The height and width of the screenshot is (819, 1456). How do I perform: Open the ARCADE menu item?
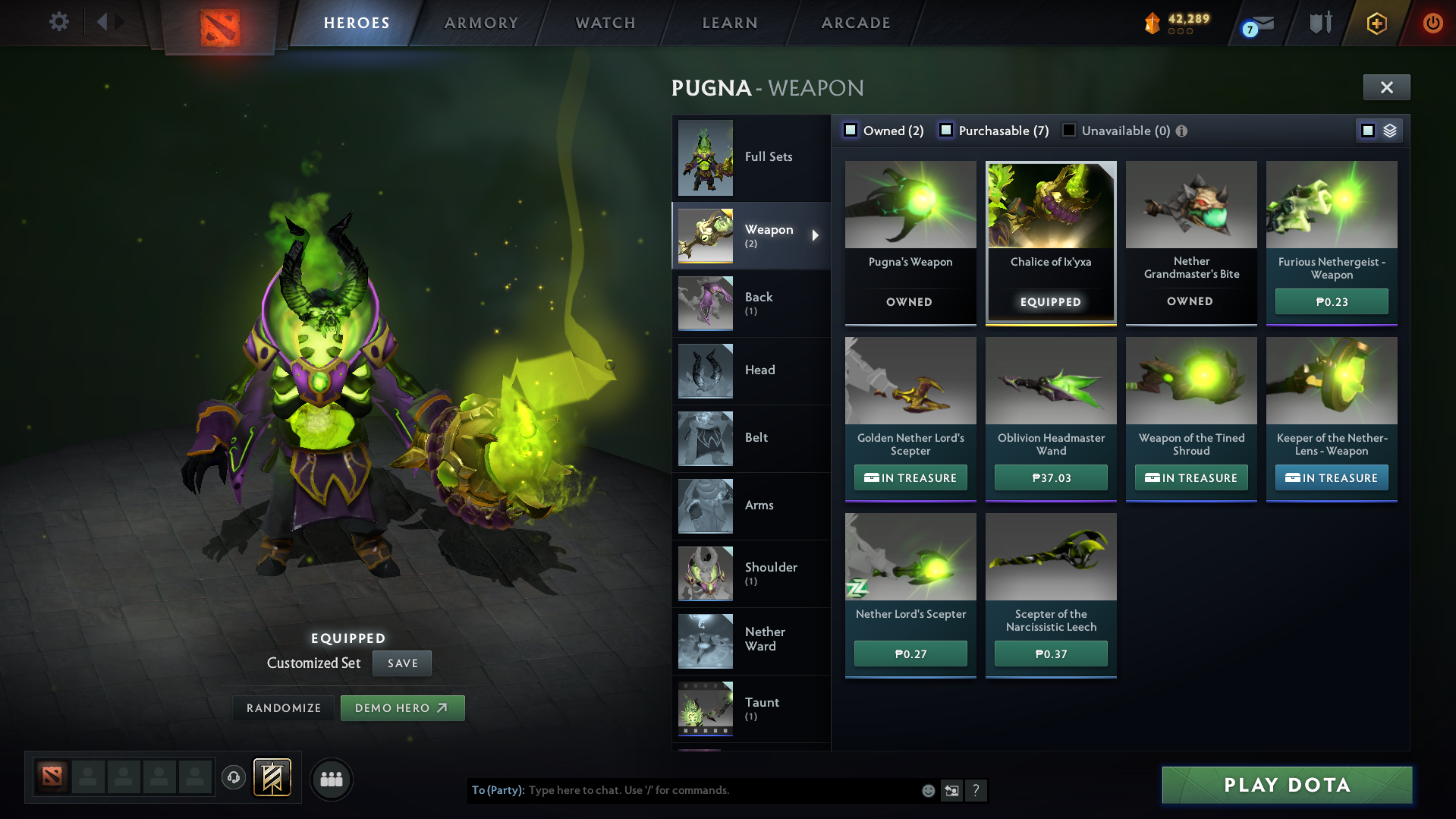coord(855,23)
